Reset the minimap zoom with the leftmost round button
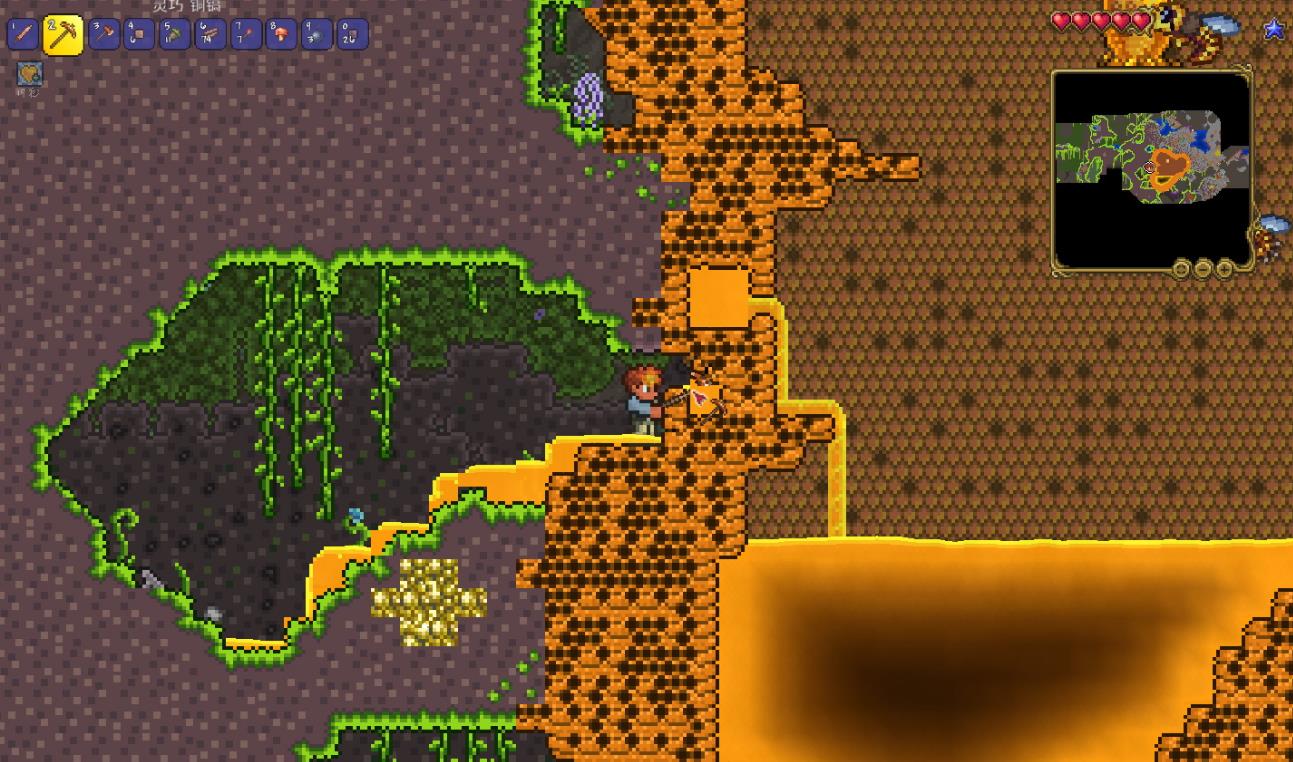Image resolution: width=1293 pixels, height=762 pixels. [1181, 268]
